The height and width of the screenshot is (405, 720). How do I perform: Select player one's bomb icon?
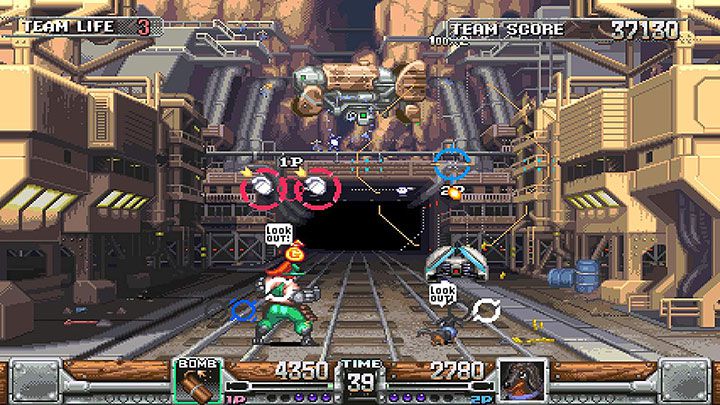coord(199,380)
